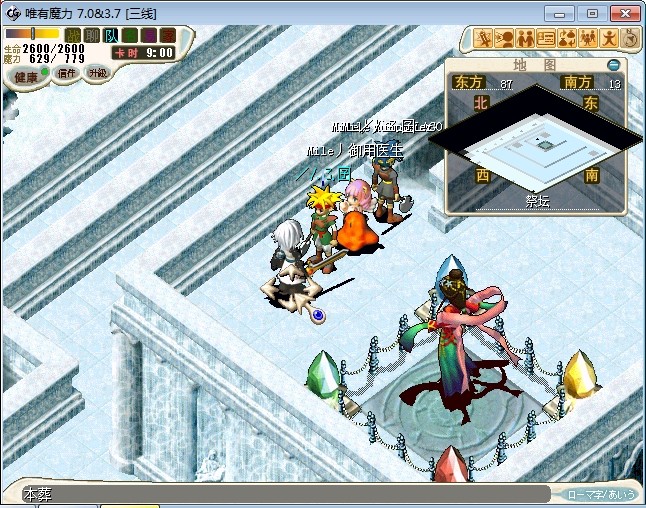Close the game window

(621, 12)
